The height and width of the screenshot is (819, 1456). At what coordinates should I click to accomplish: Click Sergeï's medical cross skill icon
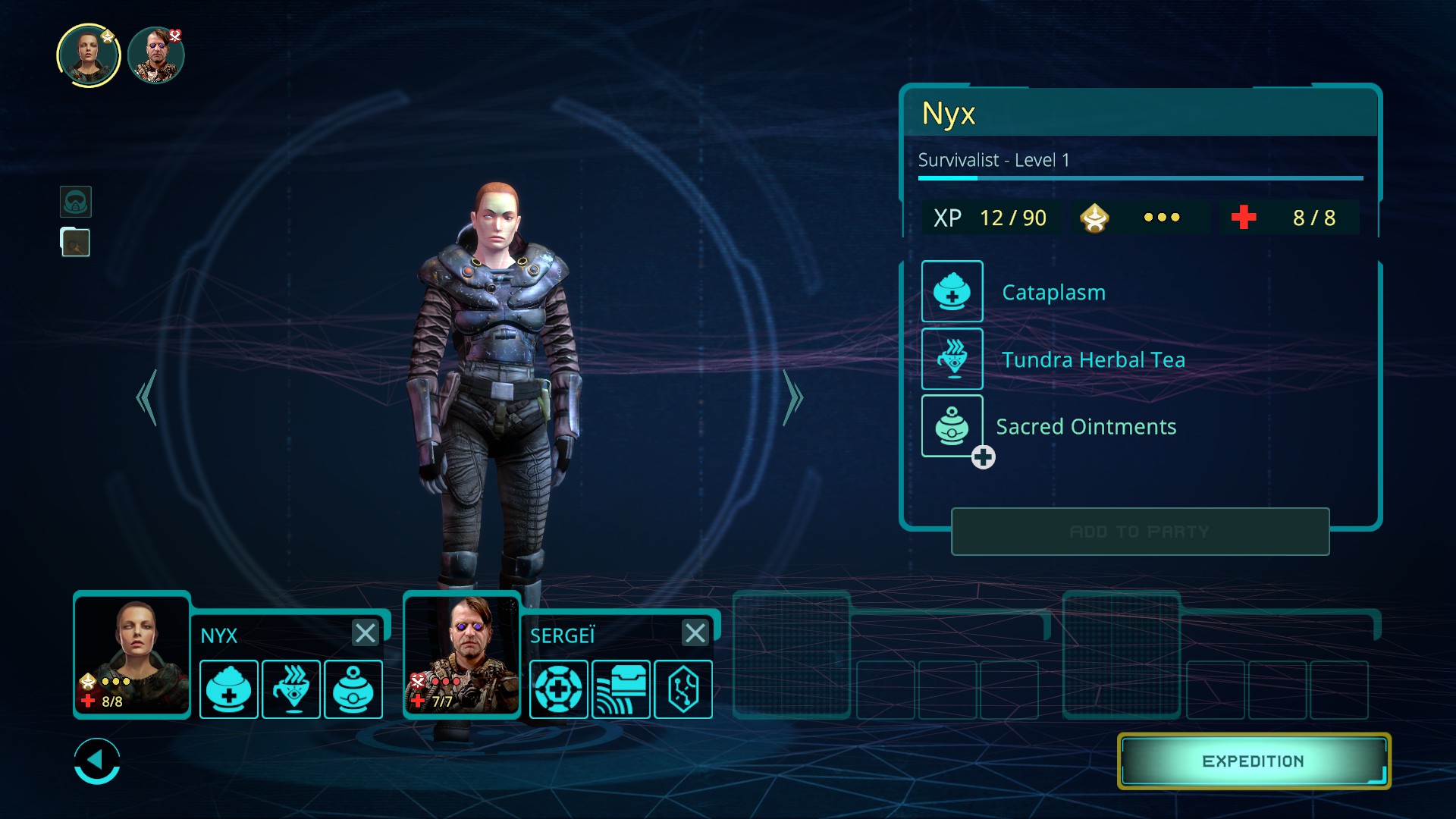[x=558, y=689]
